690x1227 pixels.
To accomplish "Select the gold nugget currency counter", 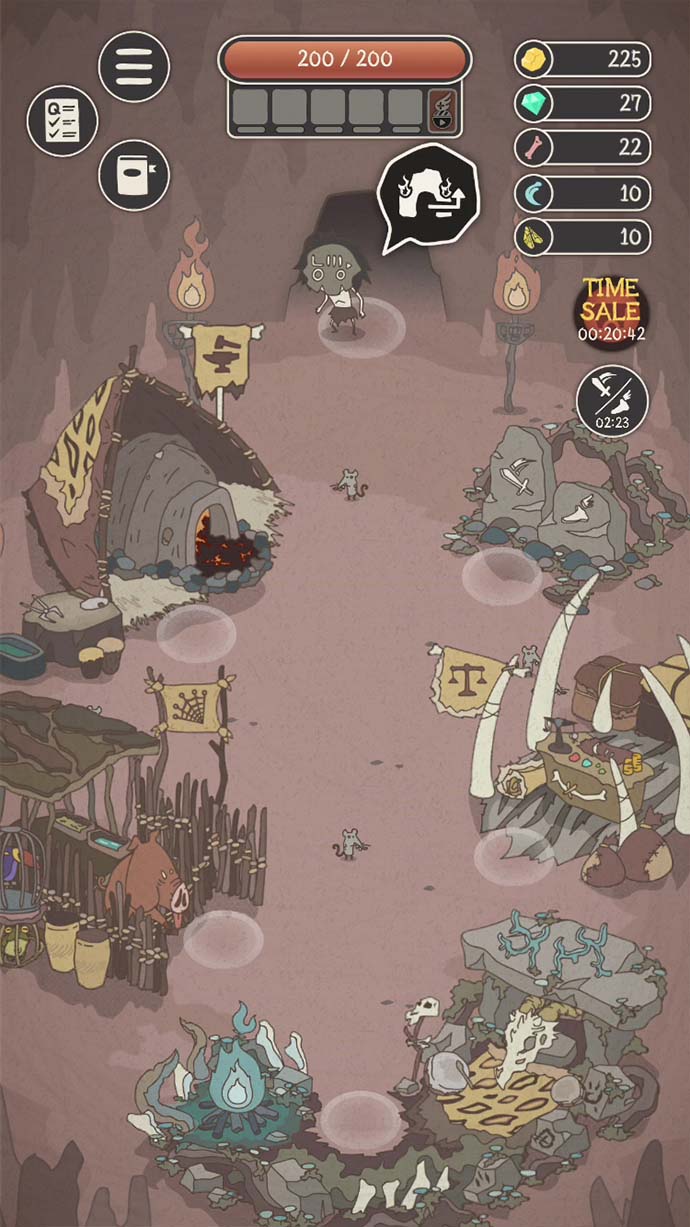I will click(x=583, y=59).
